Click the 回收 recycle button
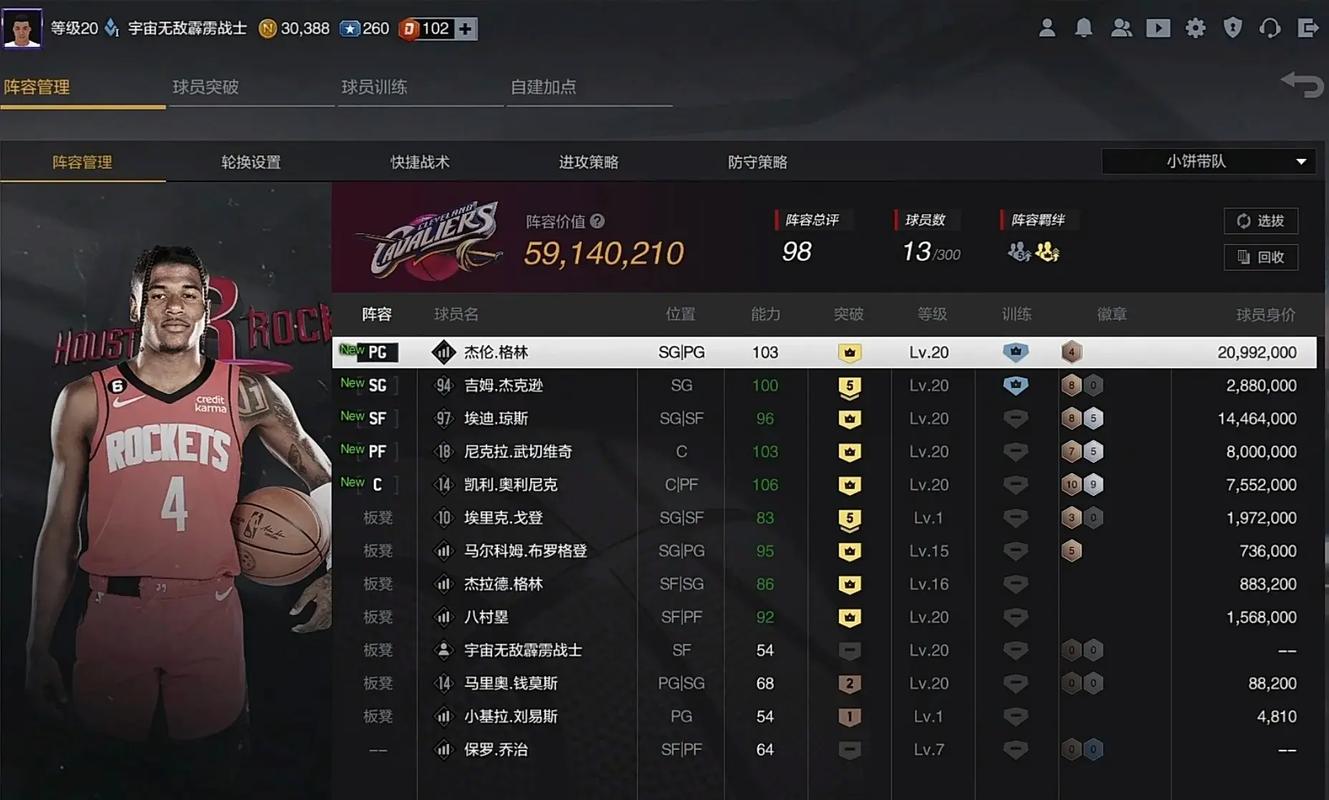Screen dimensions: 1329x800 point(1261,257)
